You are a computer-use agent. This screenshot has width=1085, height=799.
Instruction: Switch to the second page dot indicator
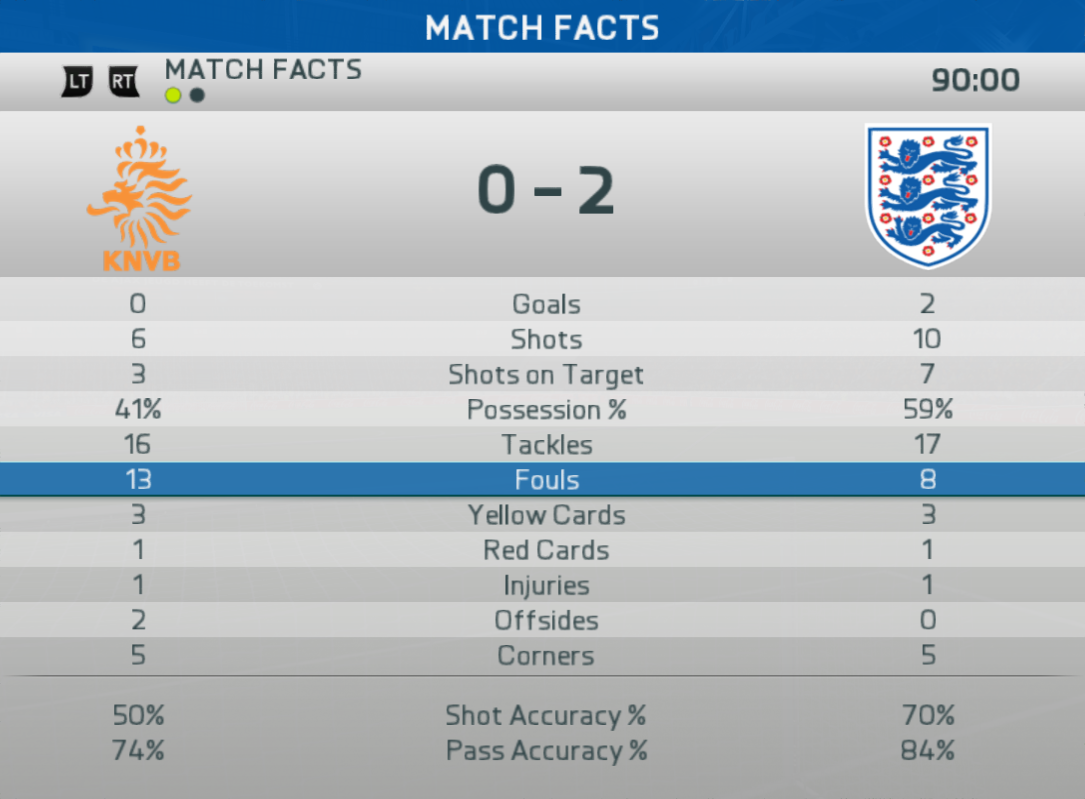[197, 95]
